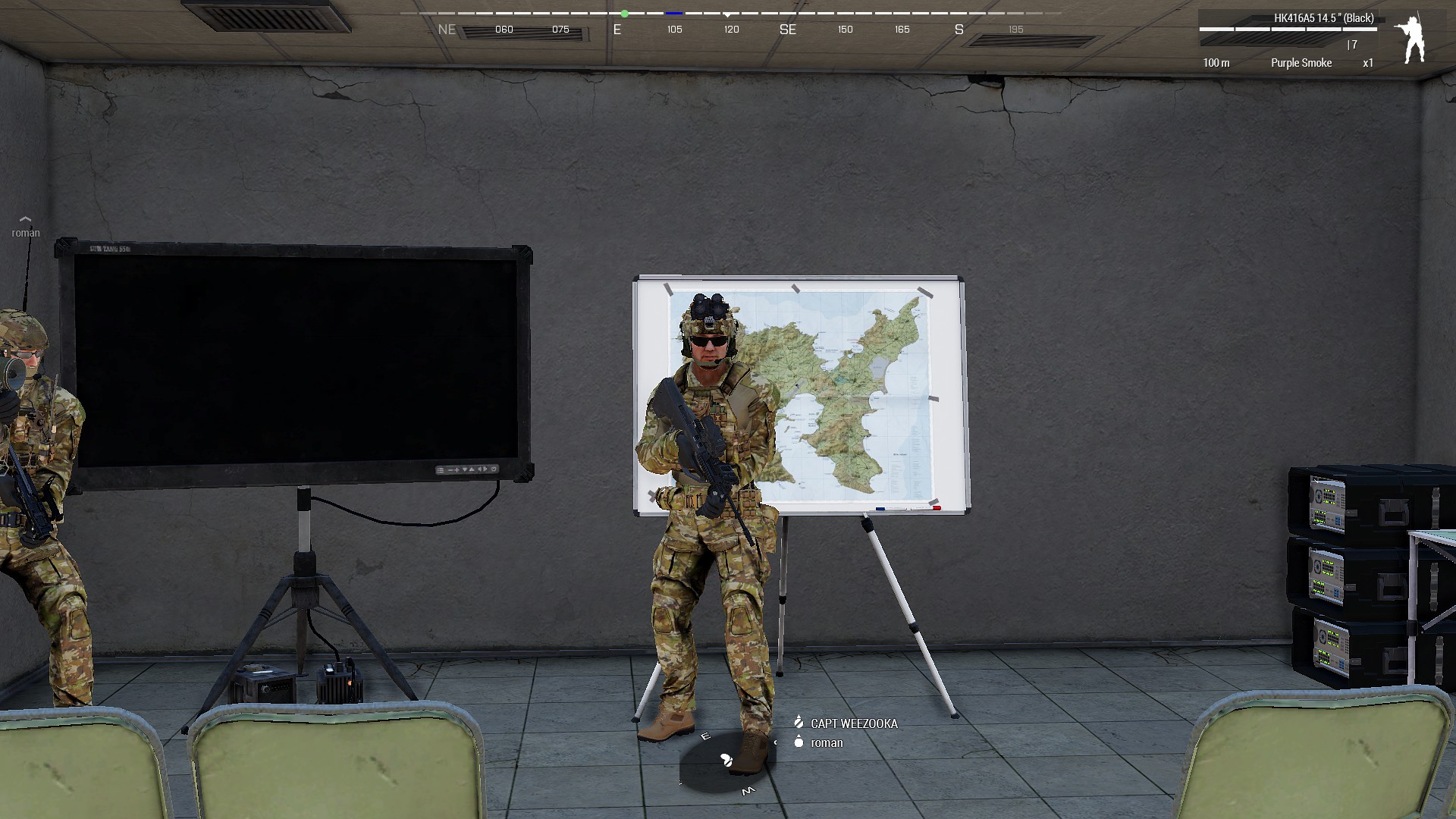Click the plus icon on the TV control strip
1456x819 pixels.
(457, 470)
